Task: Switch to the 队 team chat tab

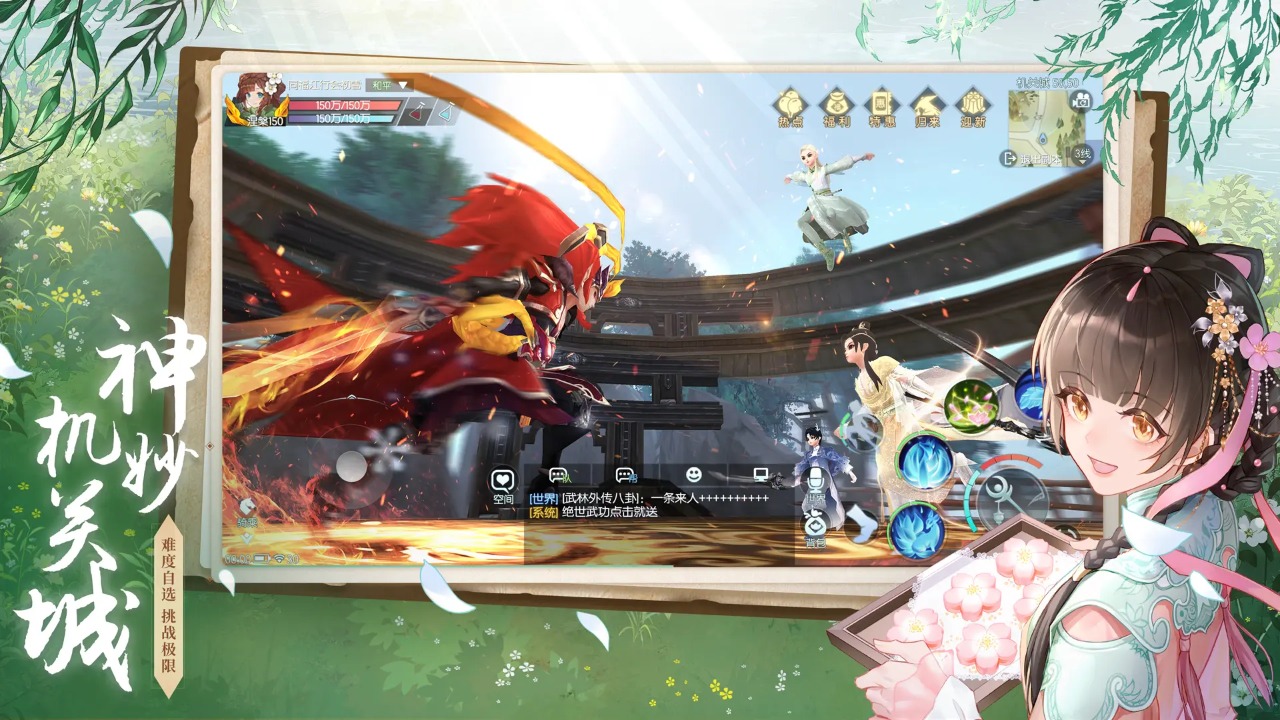Action: click(557, 475)
